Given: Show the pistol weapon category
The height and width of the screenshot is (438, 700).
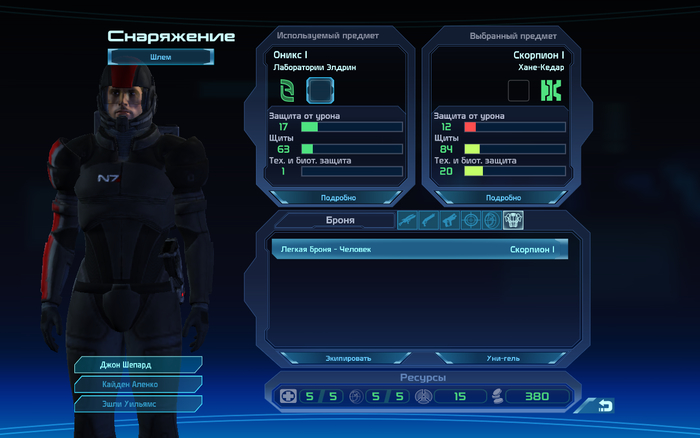Looking at the screenshot, I should [x=448, y=220].
